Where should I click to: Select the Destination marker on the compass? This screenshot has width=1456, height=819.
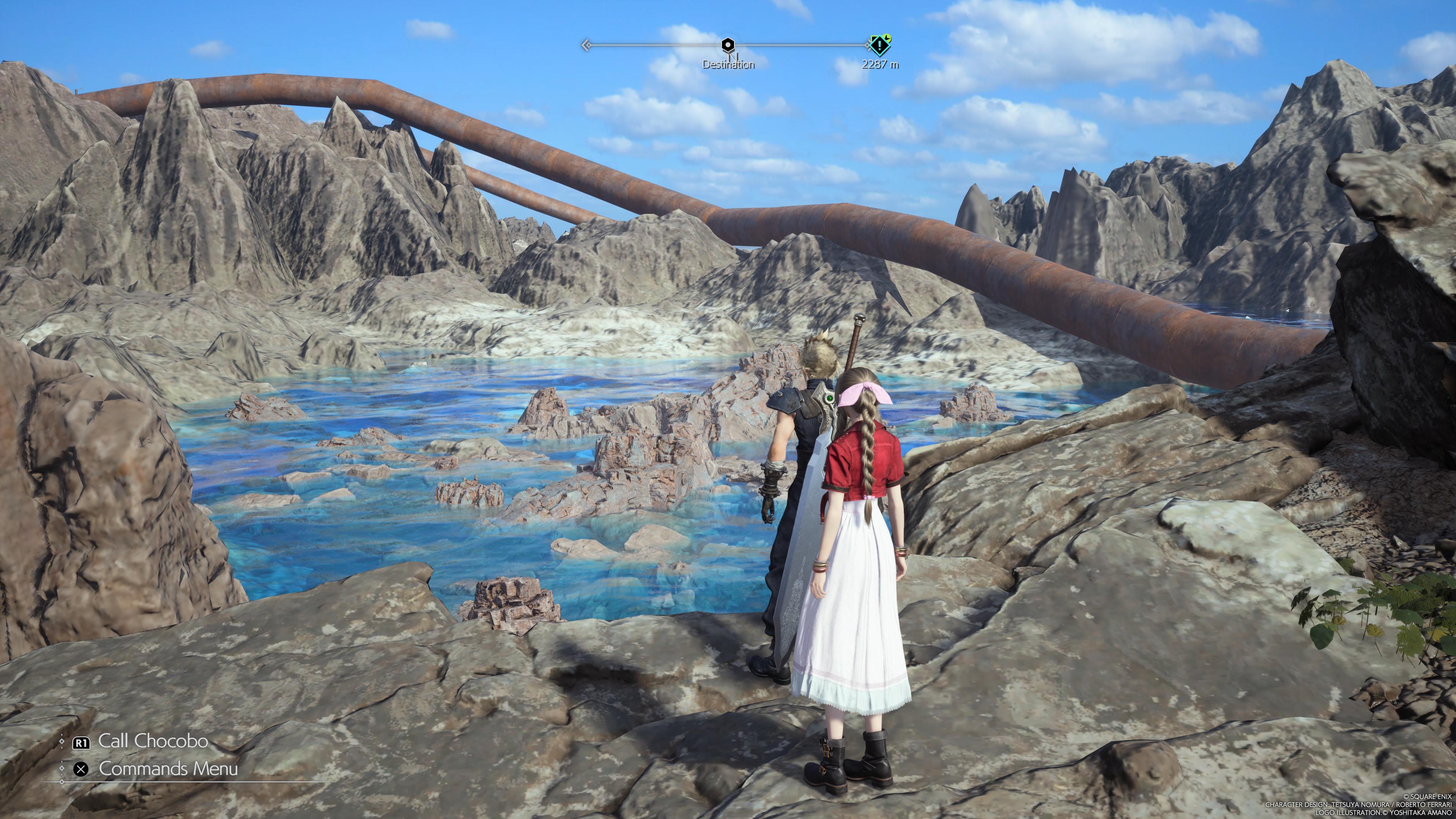tap(728, 45)
